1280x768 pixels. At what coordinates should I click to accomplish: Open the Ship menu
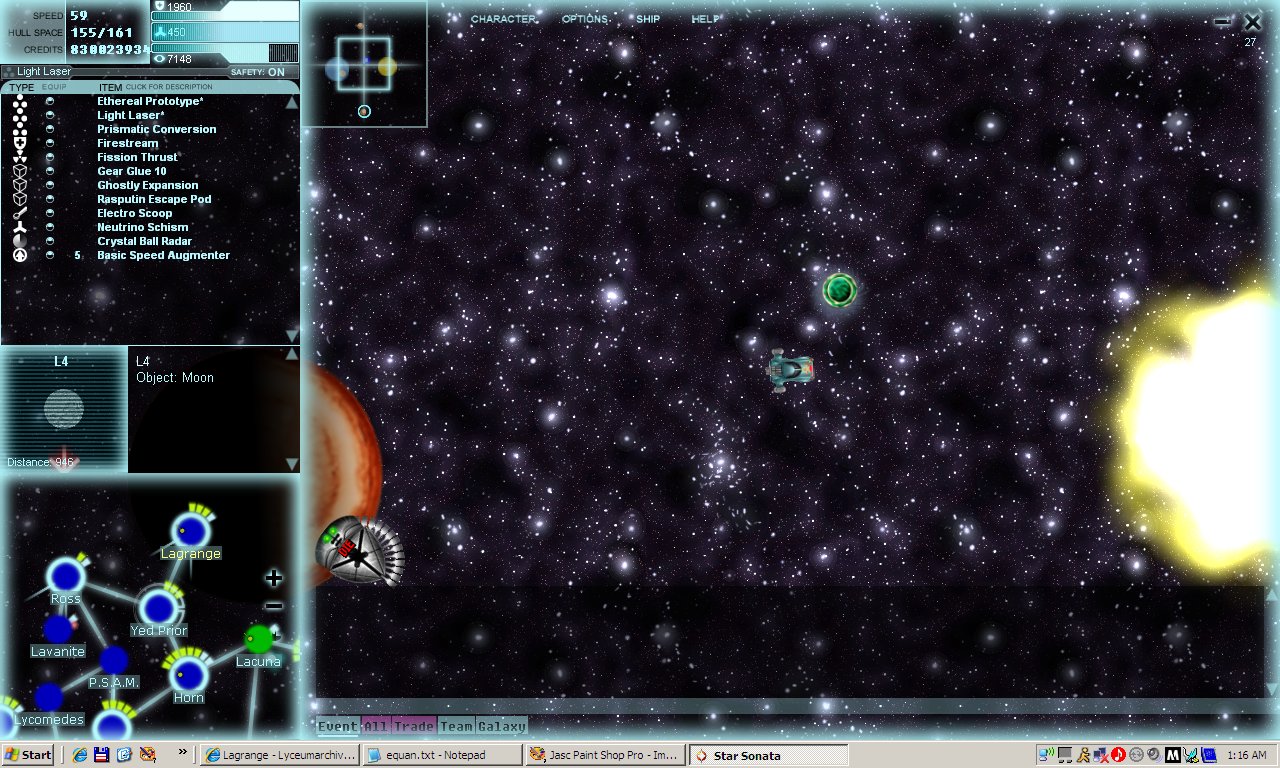point(648,19)
